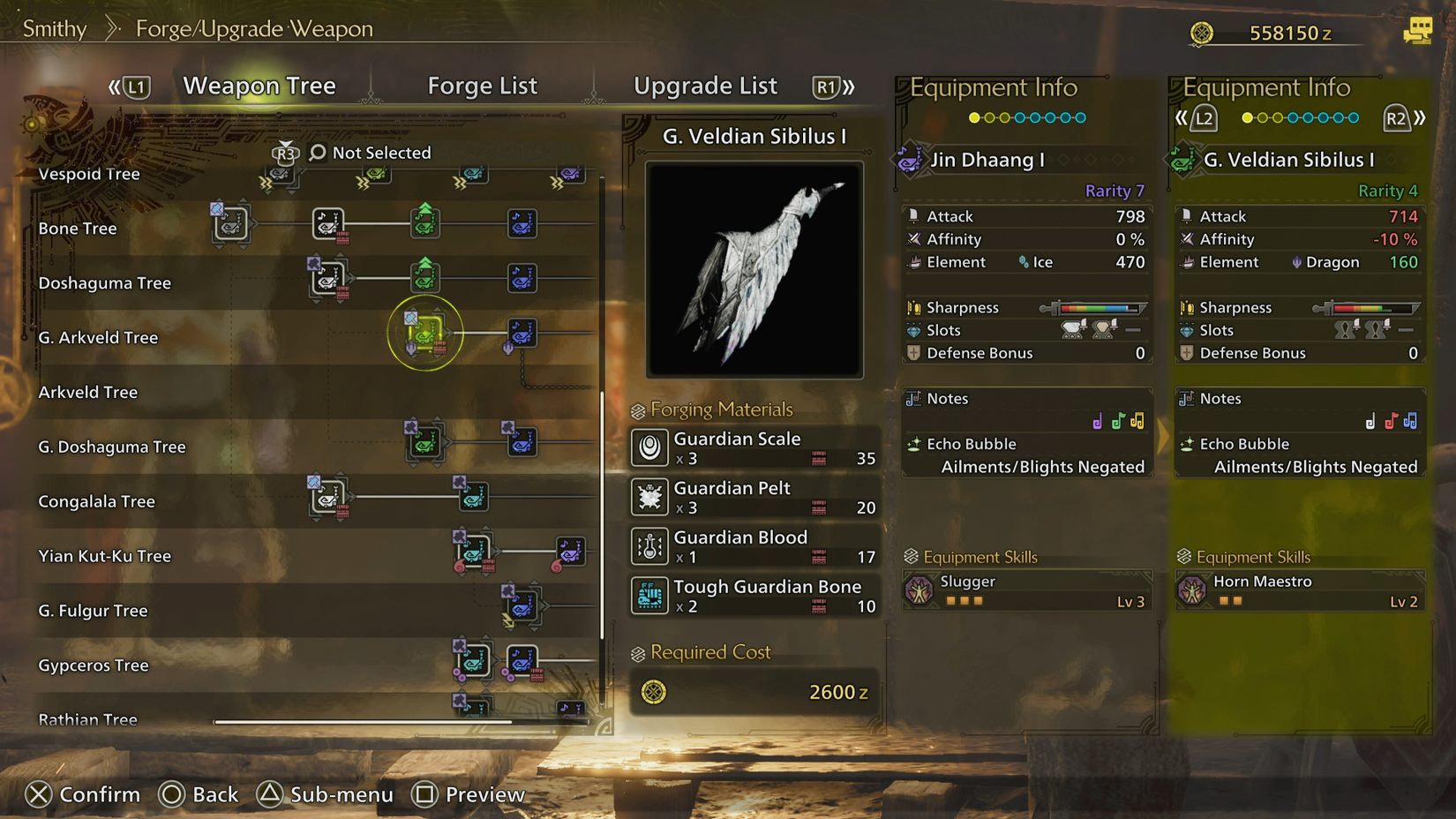Select the highlighted G. Arkveld Tree weapon node

(426, 333)
